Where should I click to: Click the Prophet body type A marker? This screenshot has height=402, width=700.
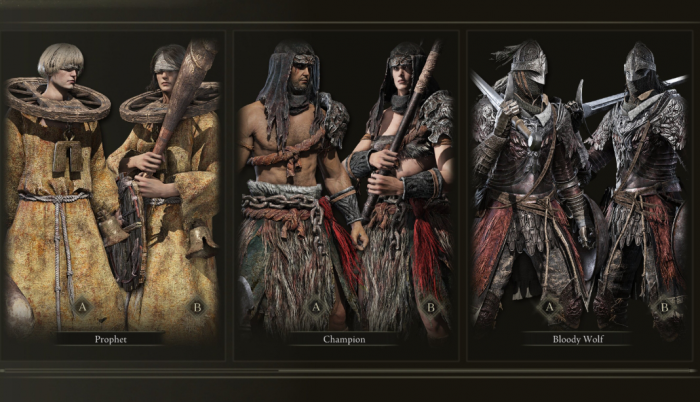[x=81, y=307]
